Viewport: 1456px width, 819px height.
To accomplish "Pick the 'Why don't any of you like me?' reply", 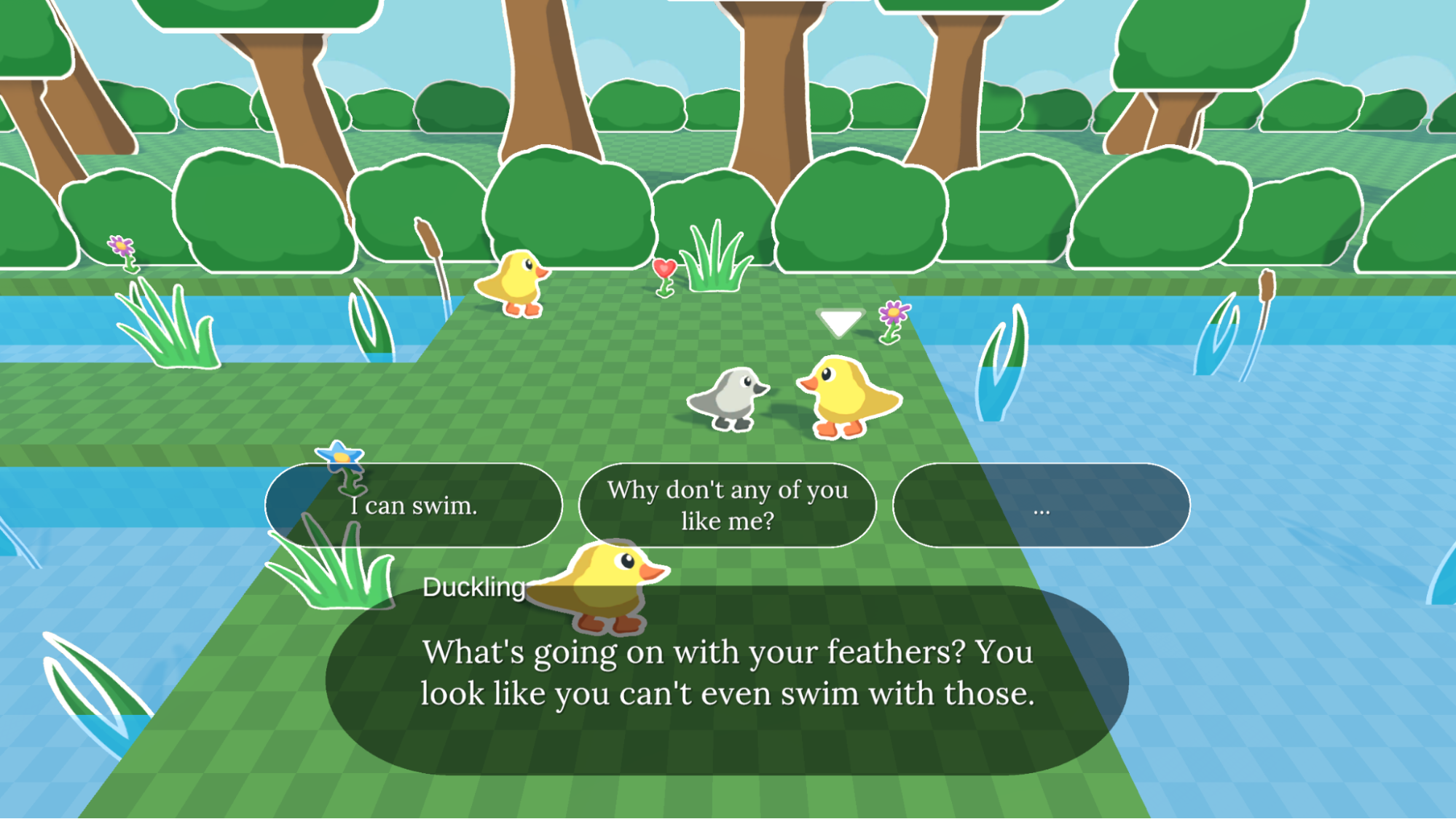I will (x=728, y=505).
